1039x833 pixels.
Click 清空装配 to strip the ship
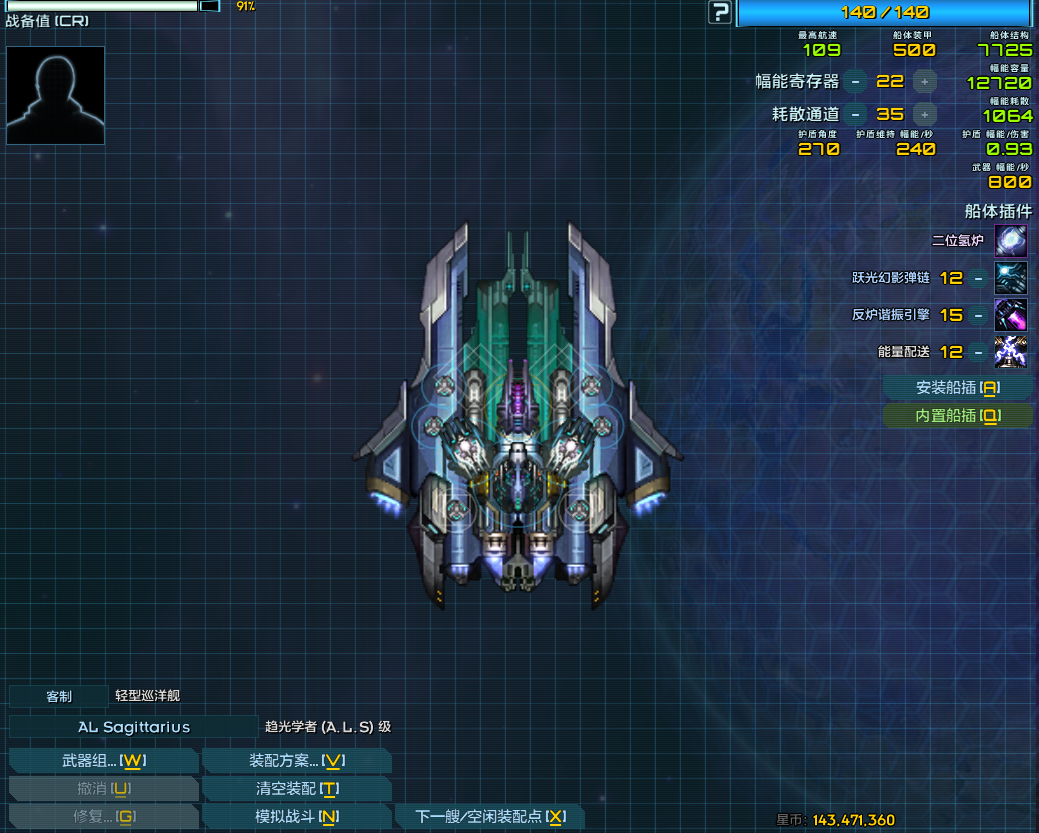pyautogui.click(x=296, y=788)
